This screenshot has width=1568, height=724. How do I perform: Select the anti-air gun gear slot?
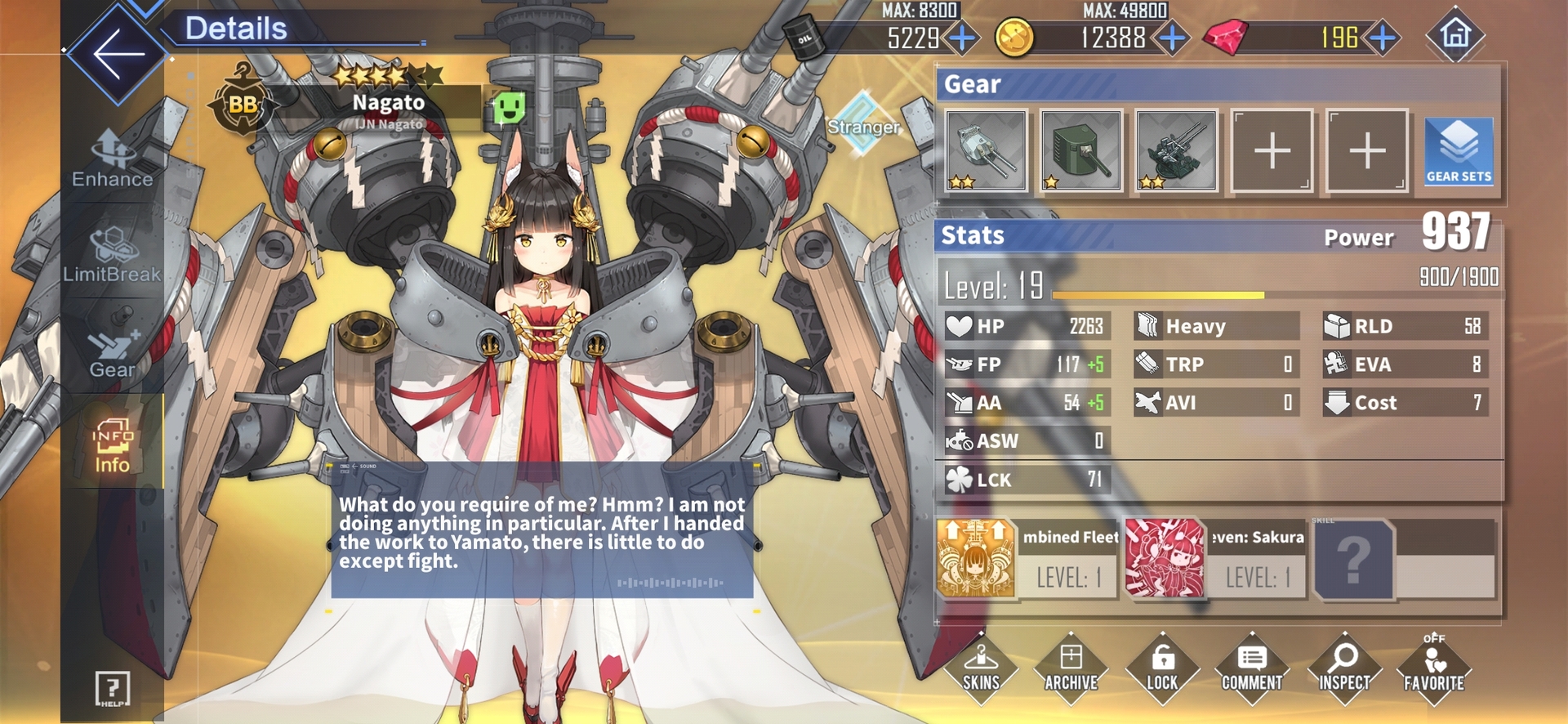point(1176,151)
